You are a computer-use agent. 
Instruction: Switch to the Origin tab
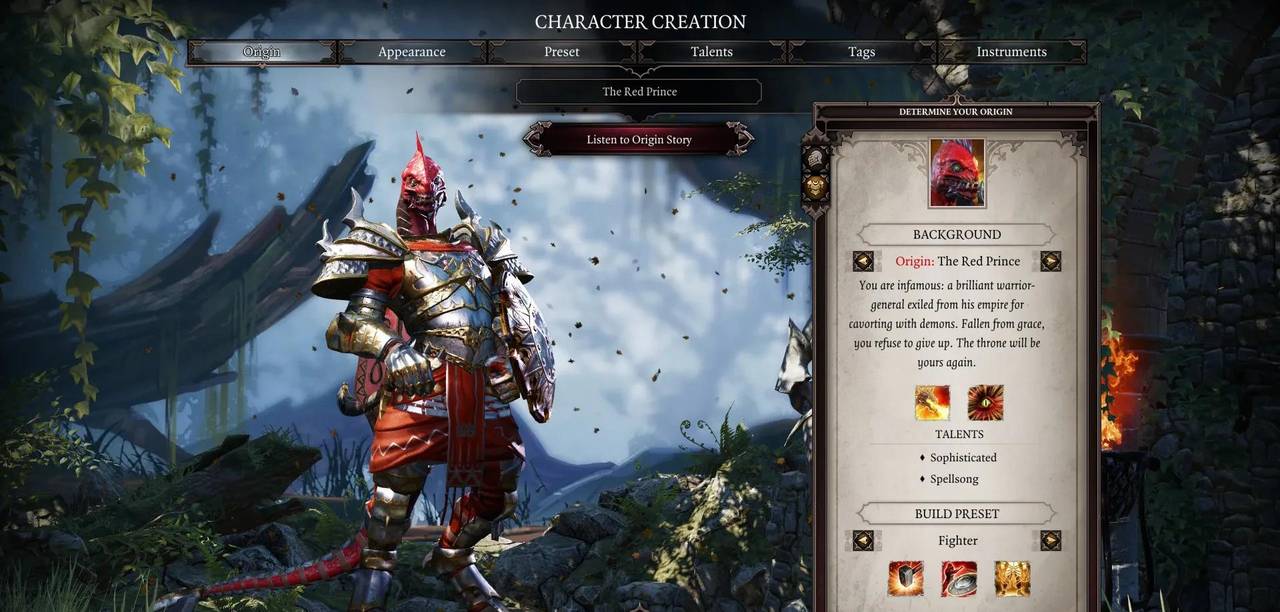(262, 52)
